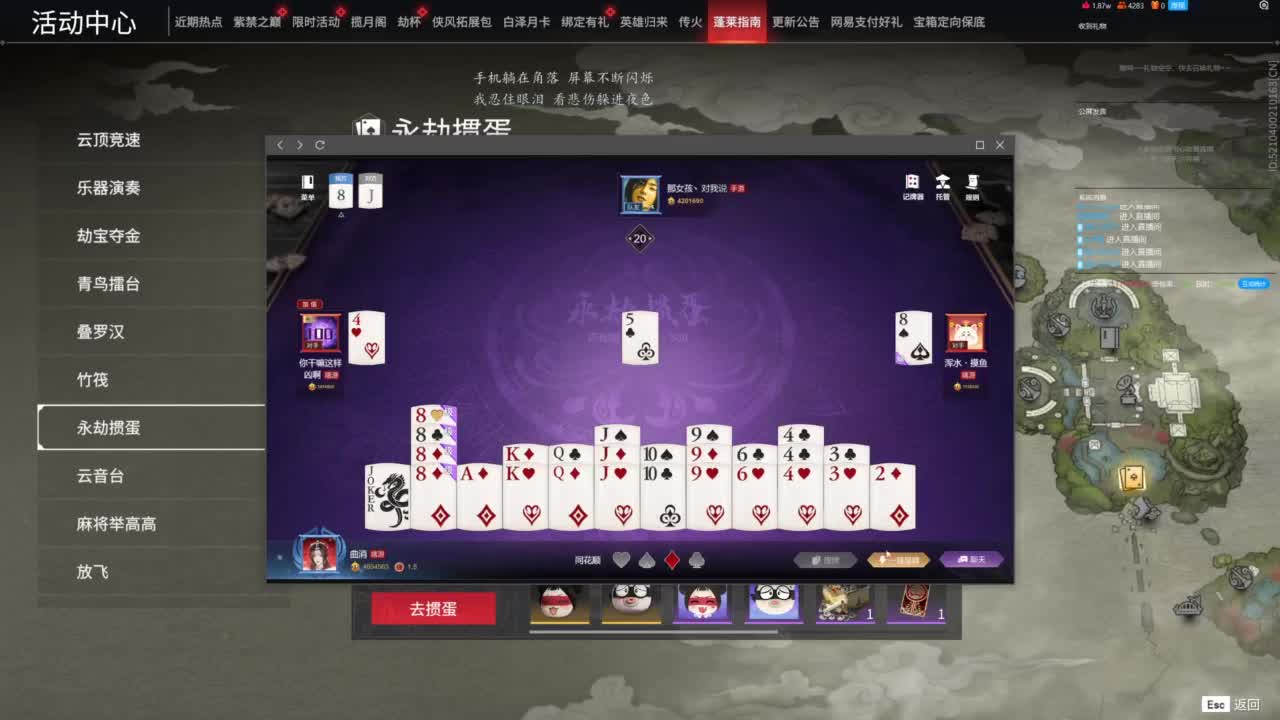Switch to the 蓬莱指南 menu tab
The height and width of the screenshot is (720, 1280).
pos(737,20)
